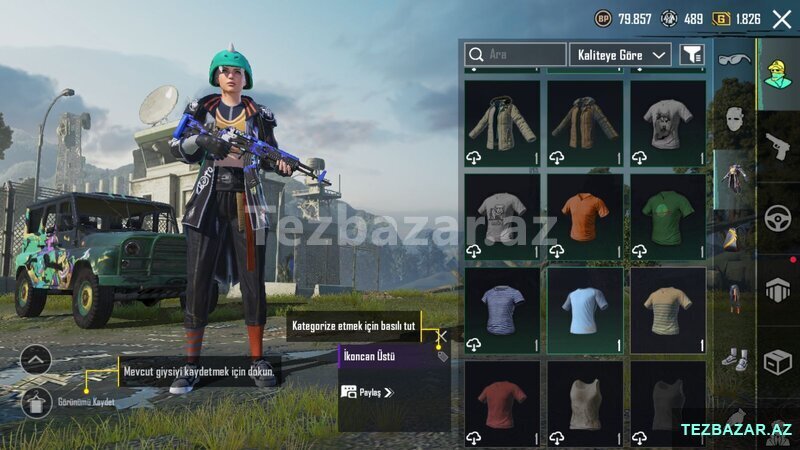Expand the up-arrow circle button
Viewport: 800px width, 450px height.
tap(36, 359)
